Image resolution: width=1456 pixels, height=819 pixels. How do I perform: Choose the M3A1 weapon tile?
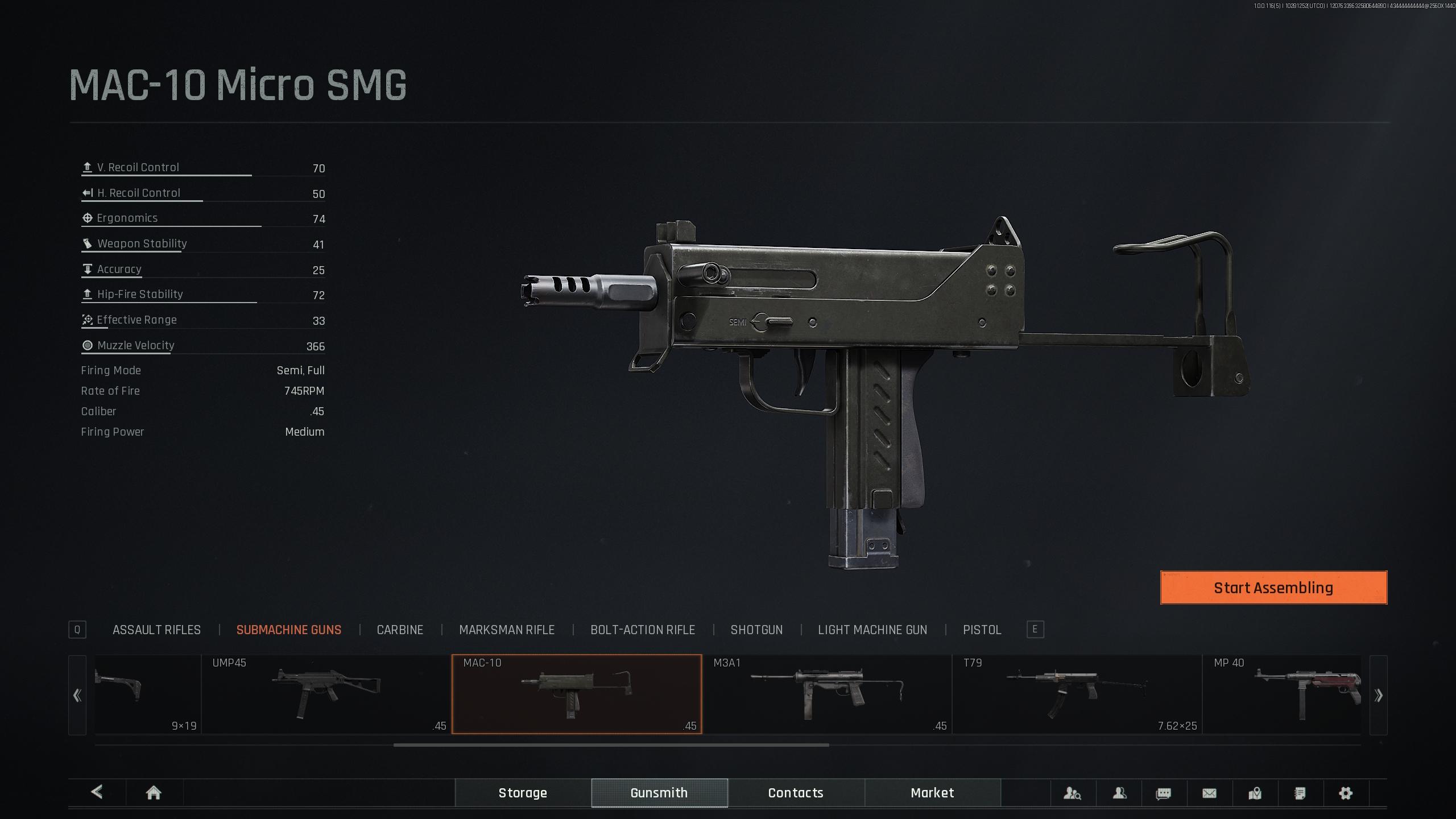click(x=826, y=694)
